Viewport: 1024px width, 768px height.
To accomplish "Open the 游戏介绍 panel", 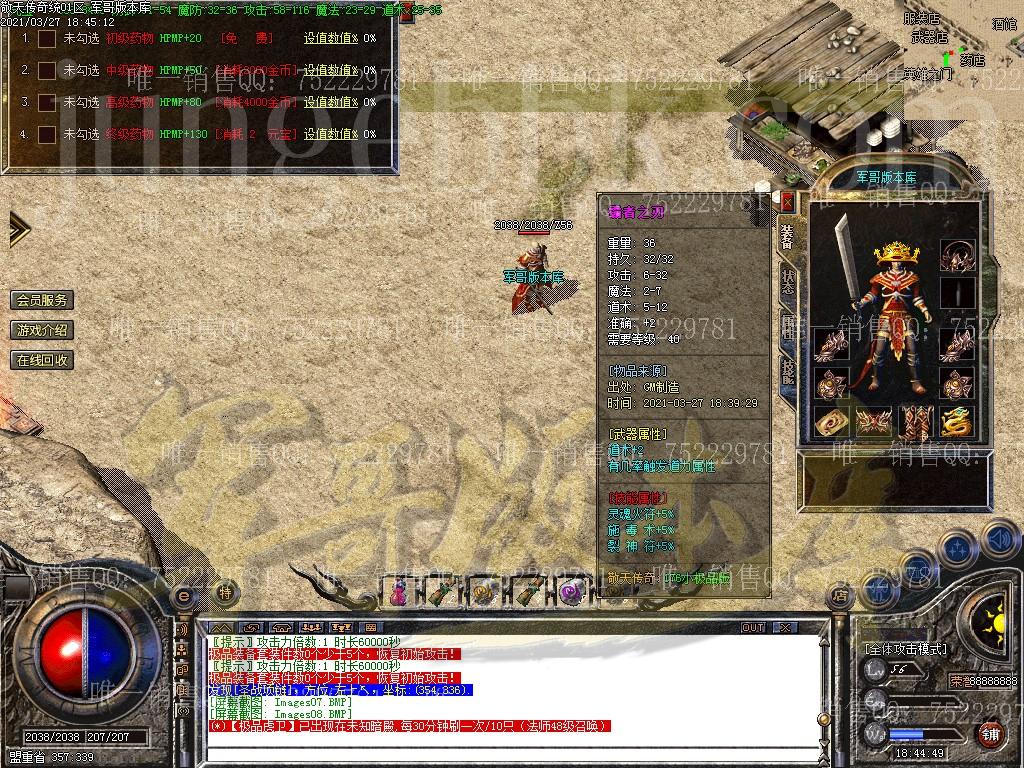I will click(x=42, y=330).
